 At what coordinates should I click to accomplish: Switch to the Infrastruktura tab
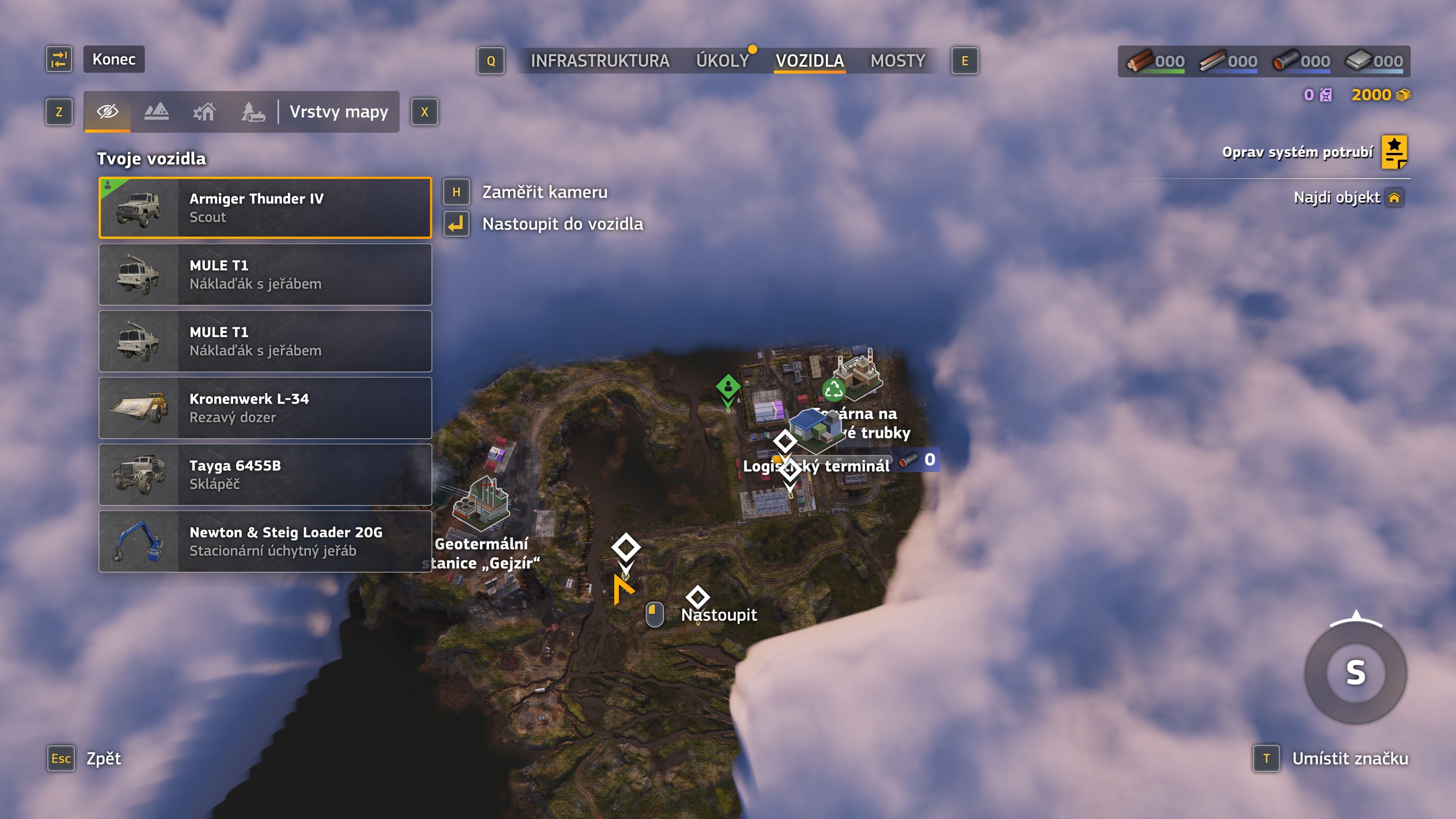click(x=600, y=61)
